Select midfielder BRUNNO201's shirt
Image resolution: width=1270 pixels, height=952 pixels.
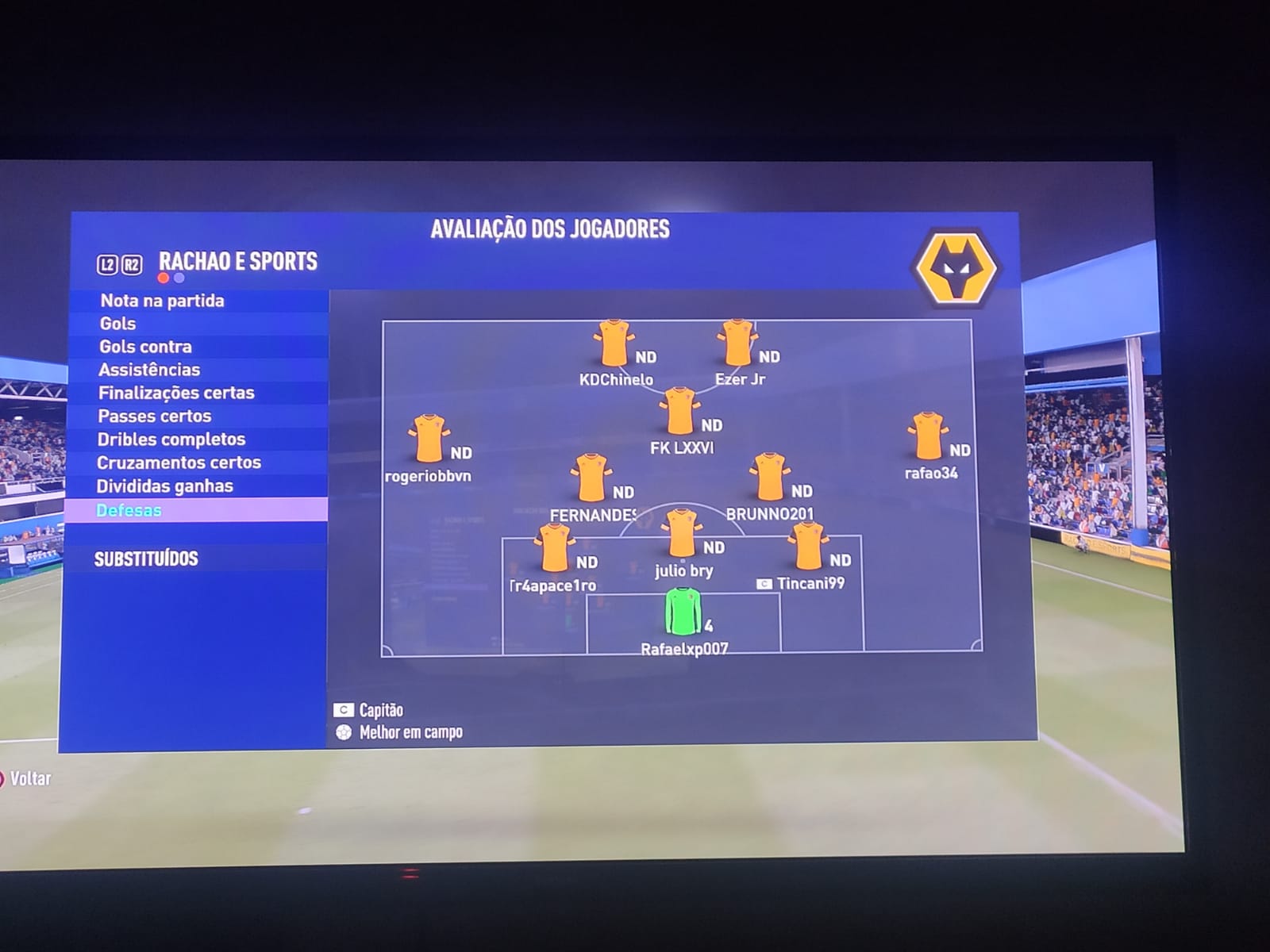tap(768, 477)
